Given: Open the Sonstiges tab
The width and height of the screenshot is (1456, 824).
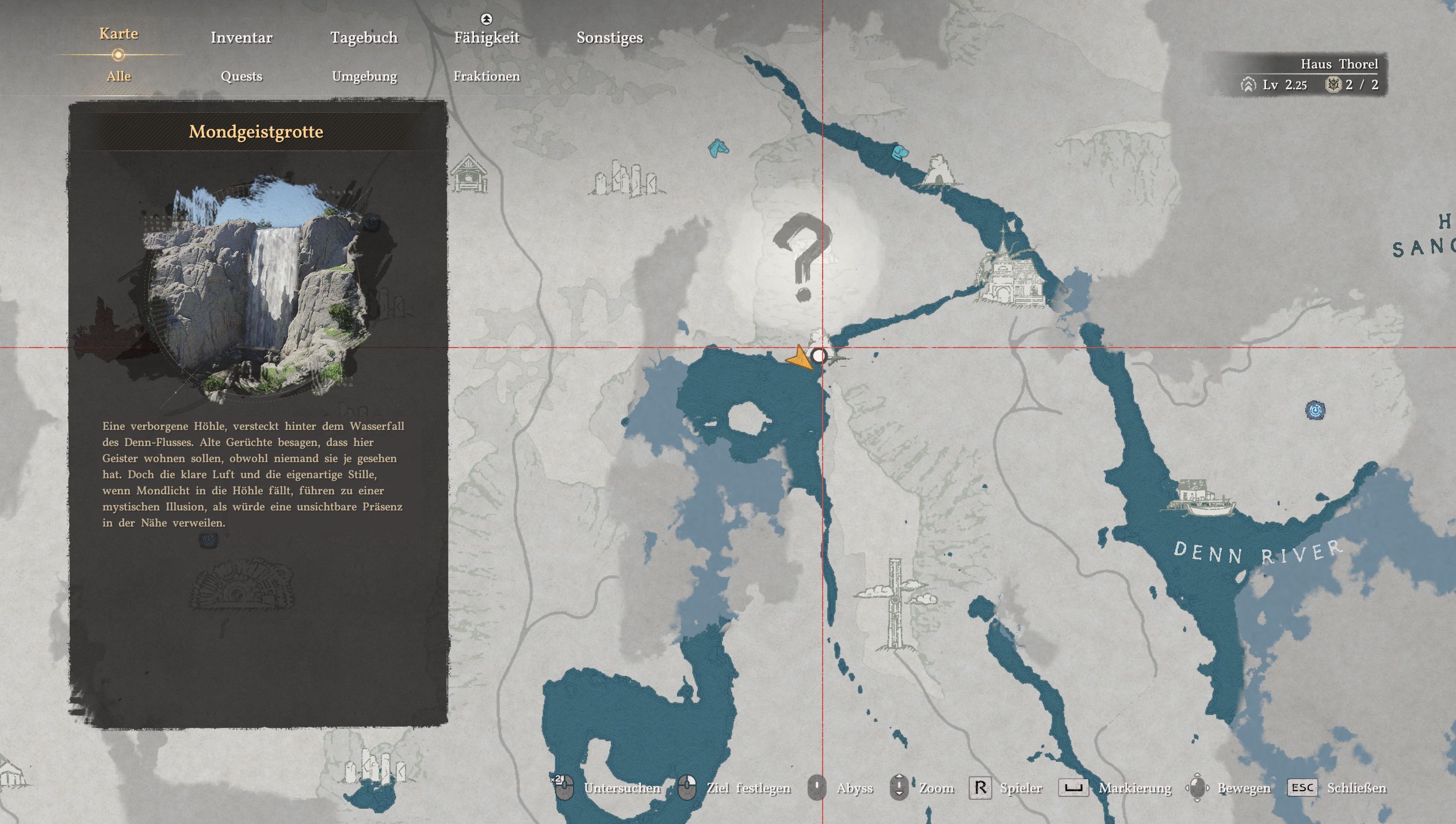Looking at the screenshot, I should 609,37.
